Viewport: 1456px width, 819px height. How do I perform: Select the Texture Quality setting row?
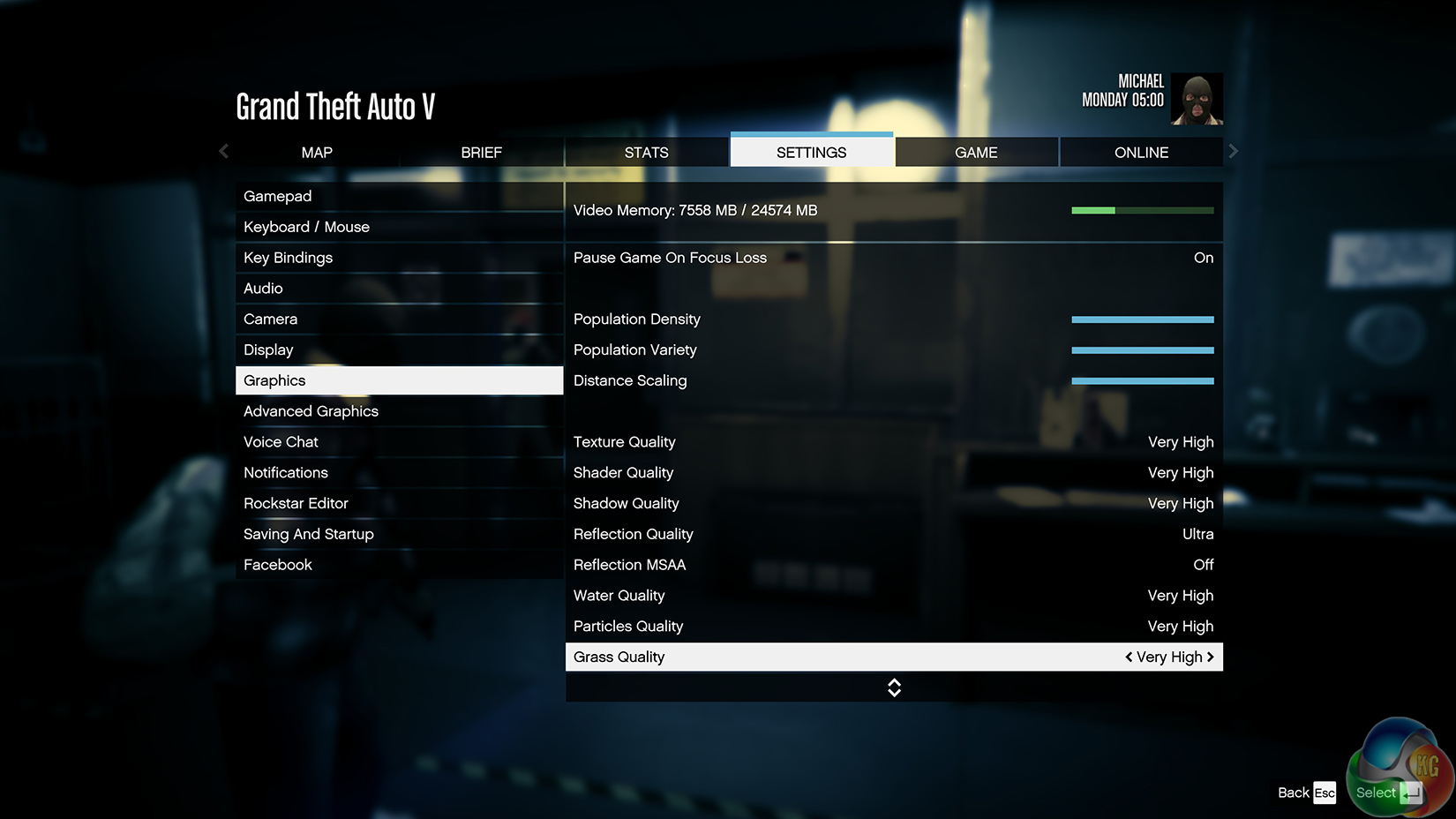click(893, 442)
